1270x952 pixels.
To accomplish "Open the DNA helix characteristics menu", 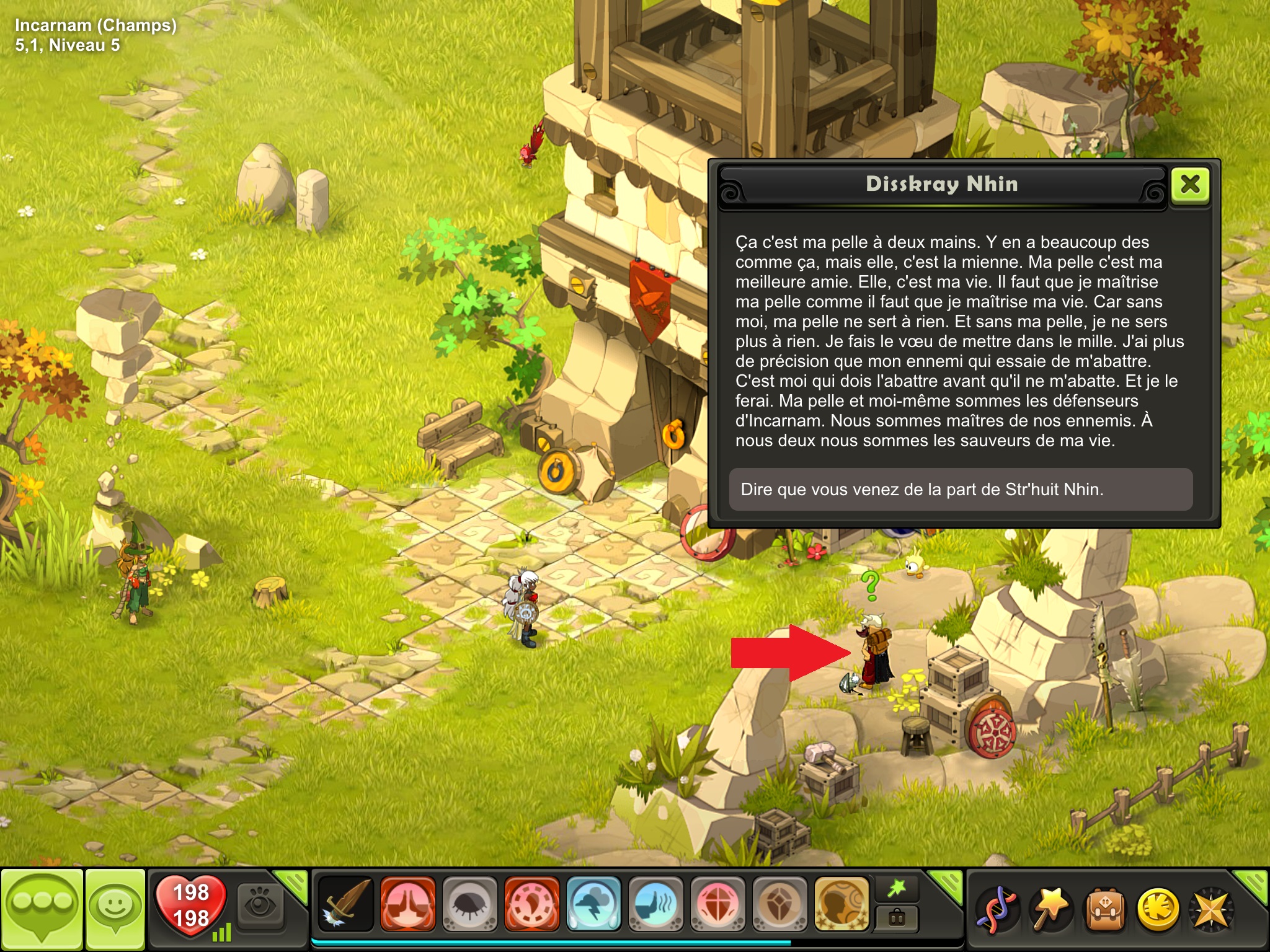I will click(x=997, y=909).
